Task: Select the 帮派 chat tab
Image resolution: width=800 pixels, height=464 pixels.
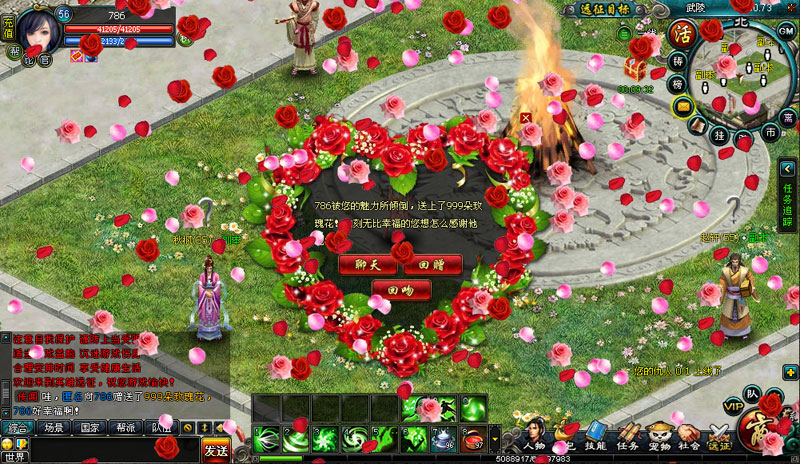Action: pyautogui.click(x=126, y=427)
